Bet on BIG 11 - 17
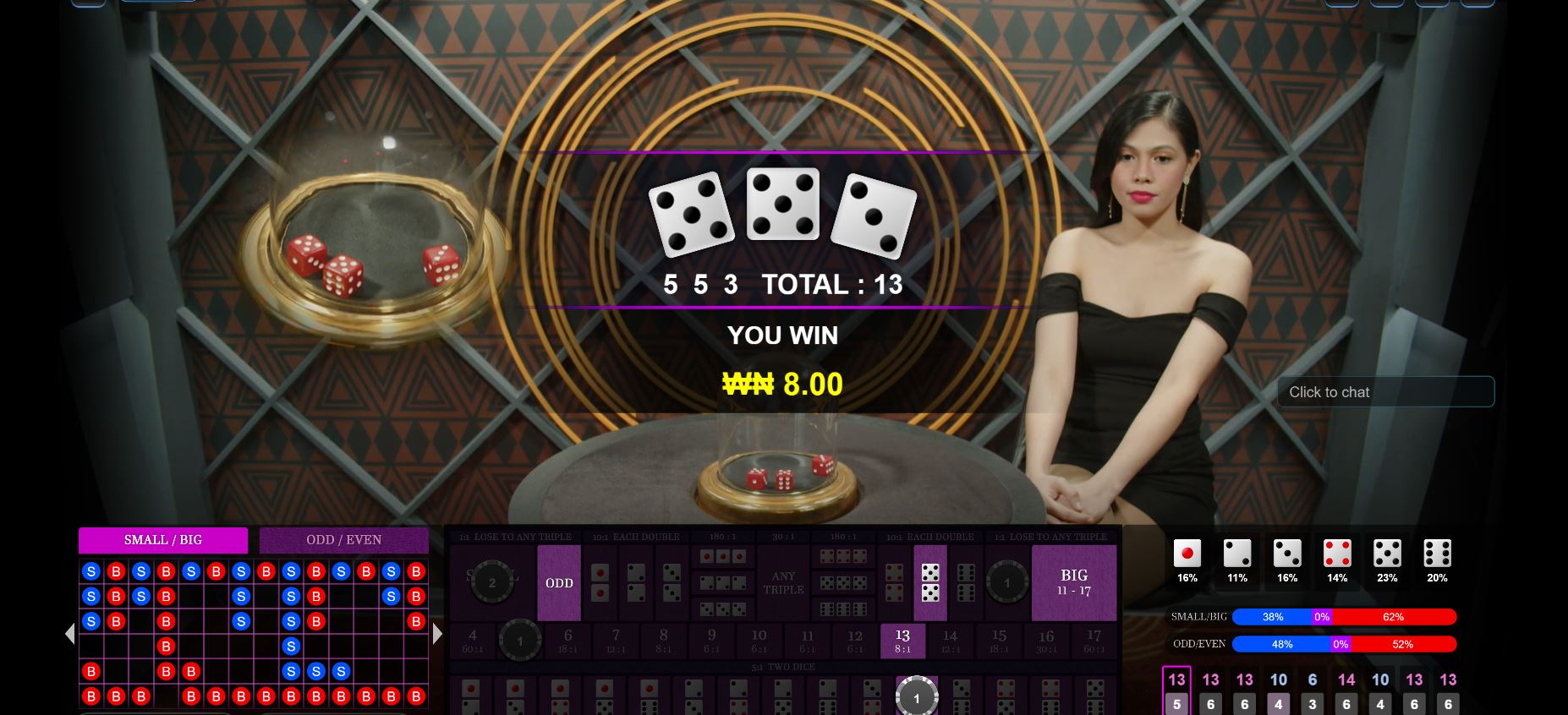The image size is (1568, 715). pyautogui.click(x=1074, y=582)
